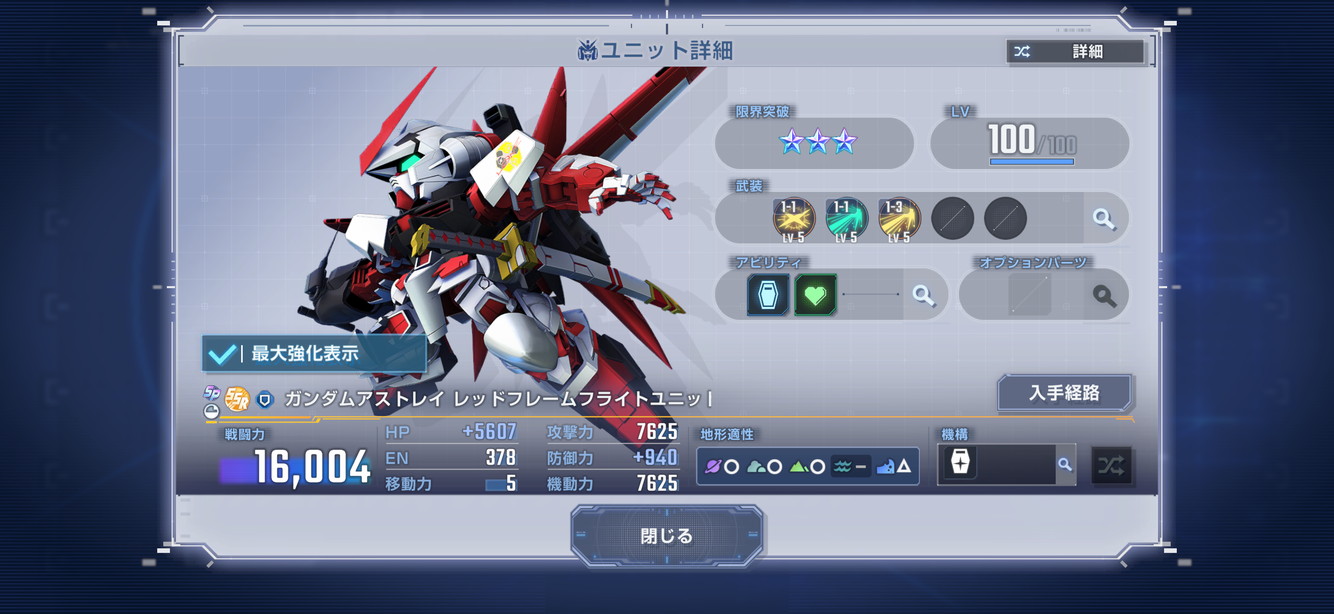
Task: Open the 機構 mechanism magnifier
Action: [x=1065, y=465]
